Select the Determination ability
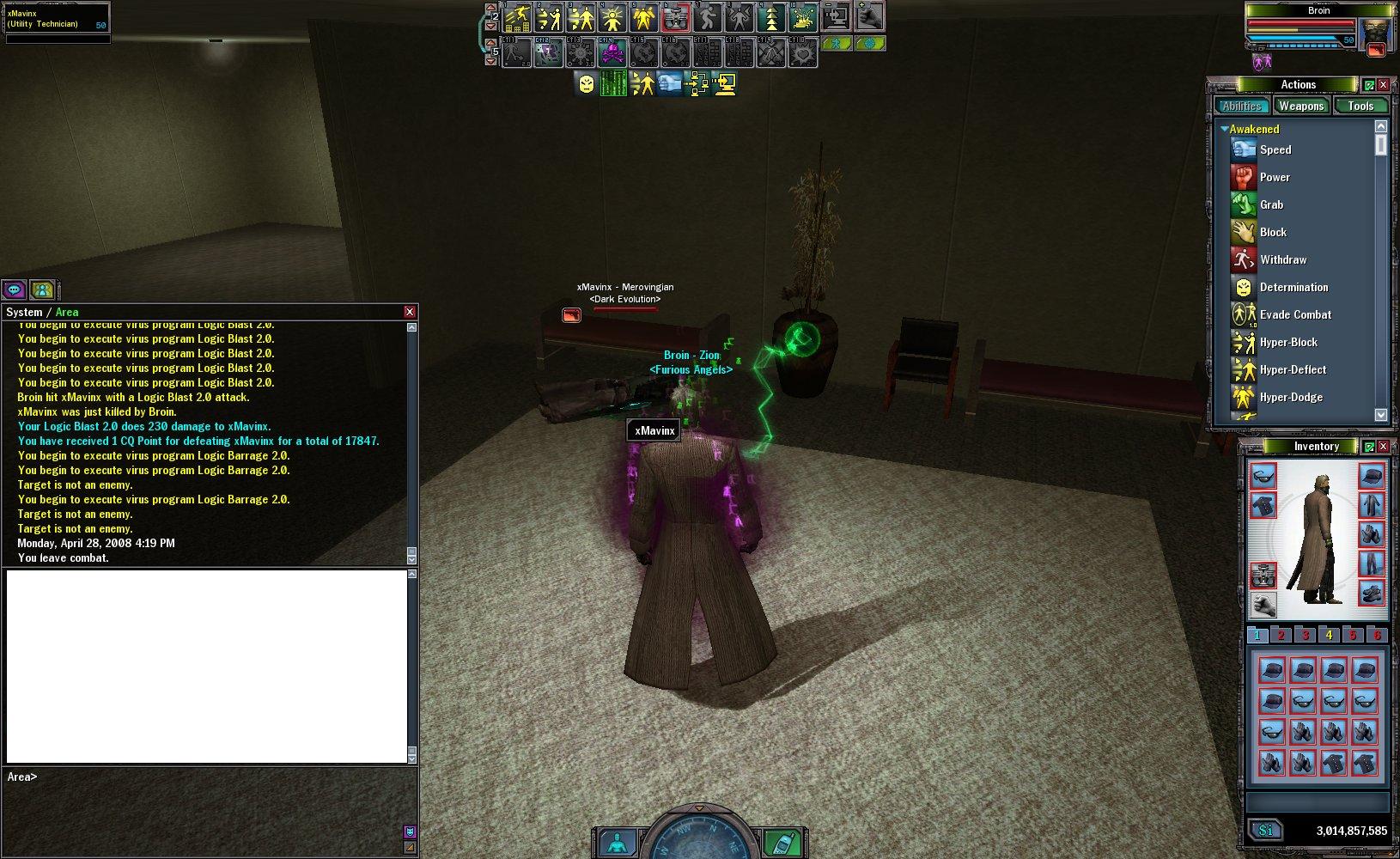 (x=1293, y=287)
